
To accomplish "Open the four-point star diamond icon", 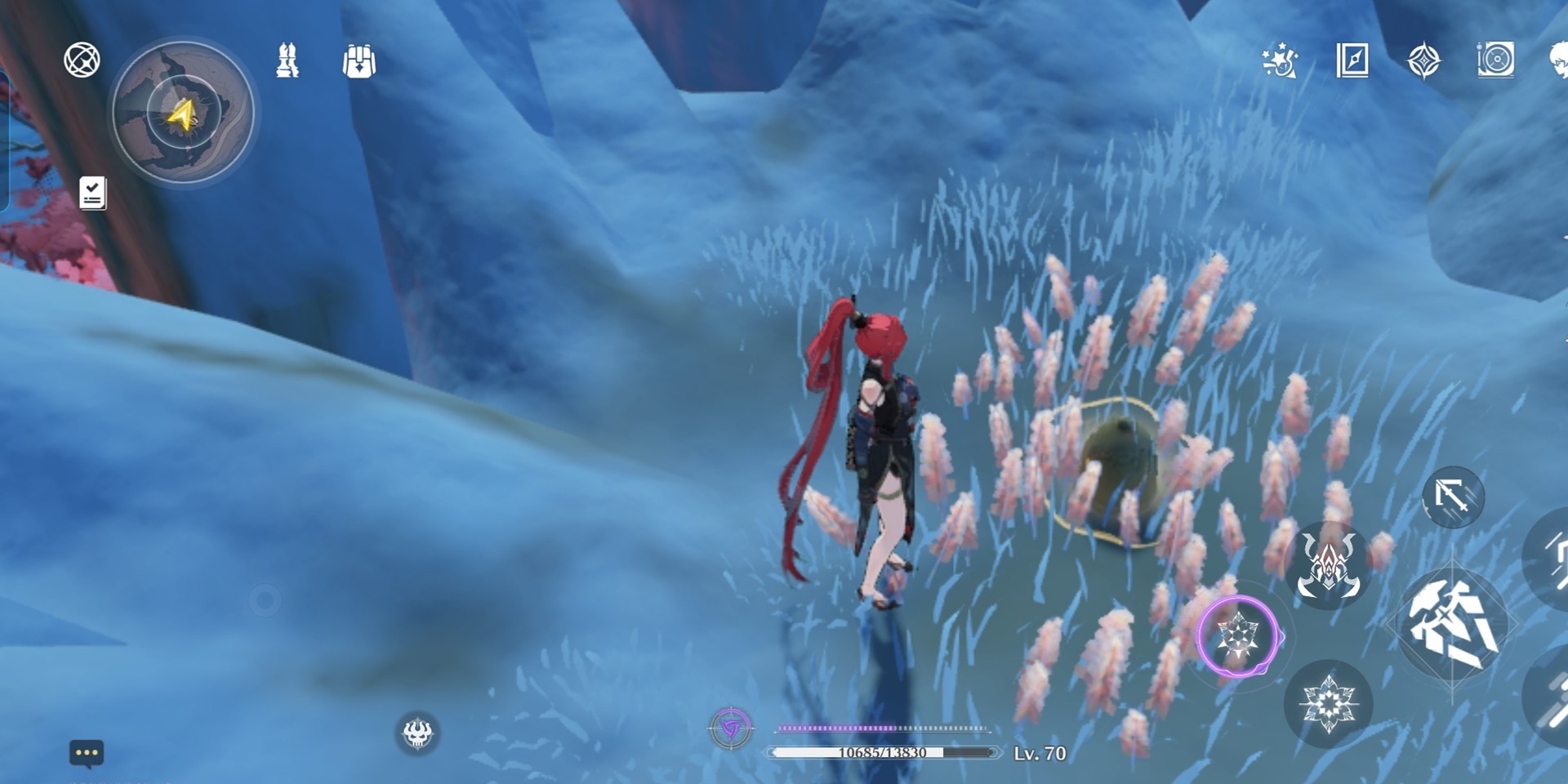I will point(1423,61).
